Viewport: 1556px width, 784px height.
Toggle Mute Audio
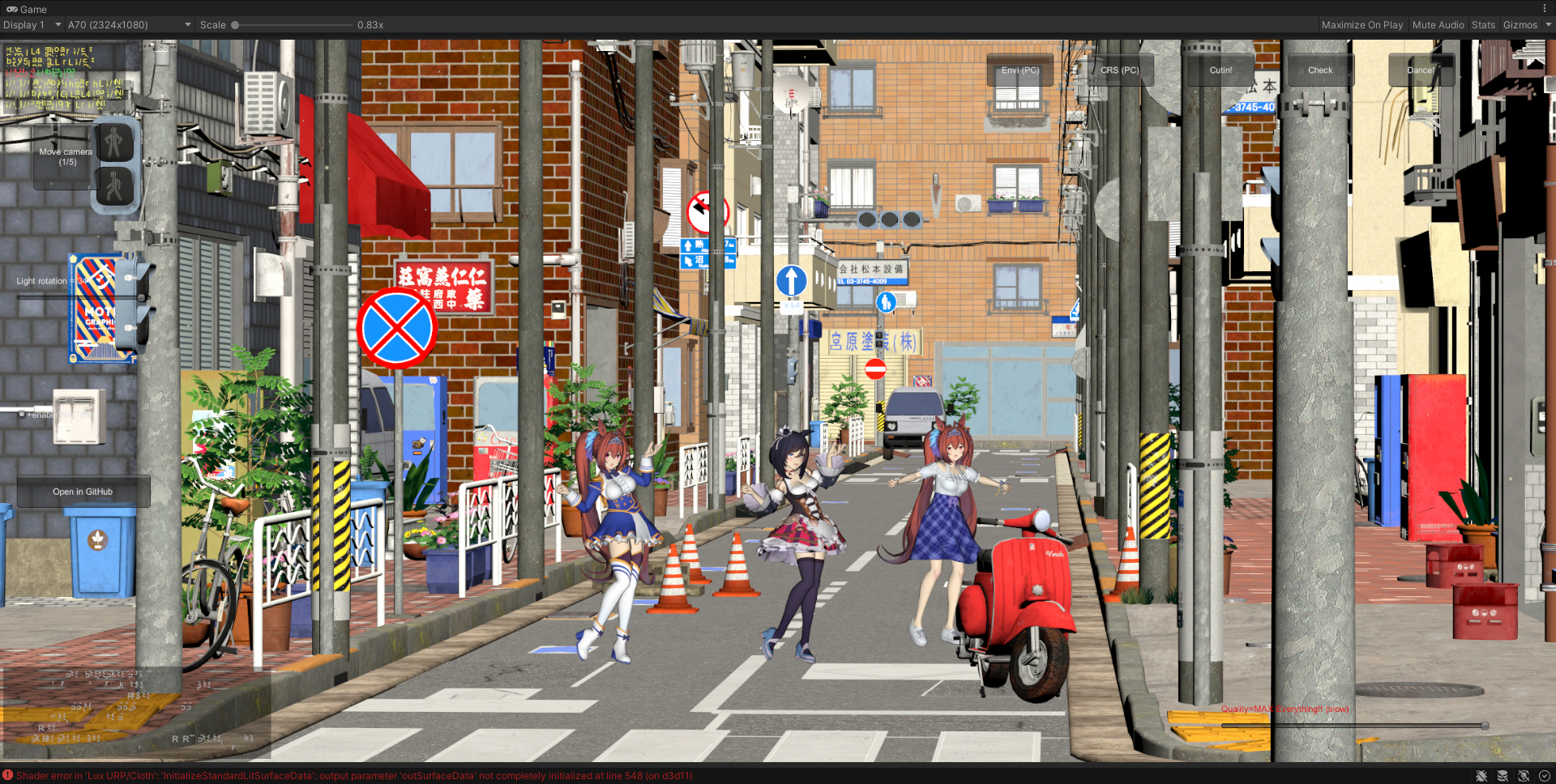(x=1438, y=24)
